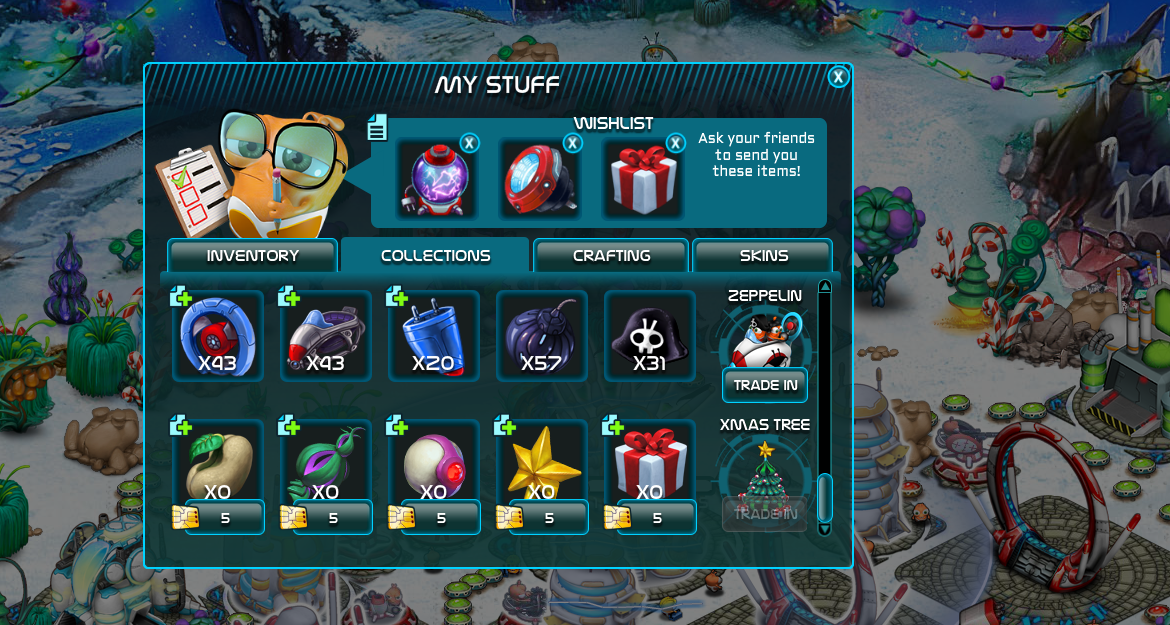
Task: Switch to the Inventory tab
Action: 252,256
